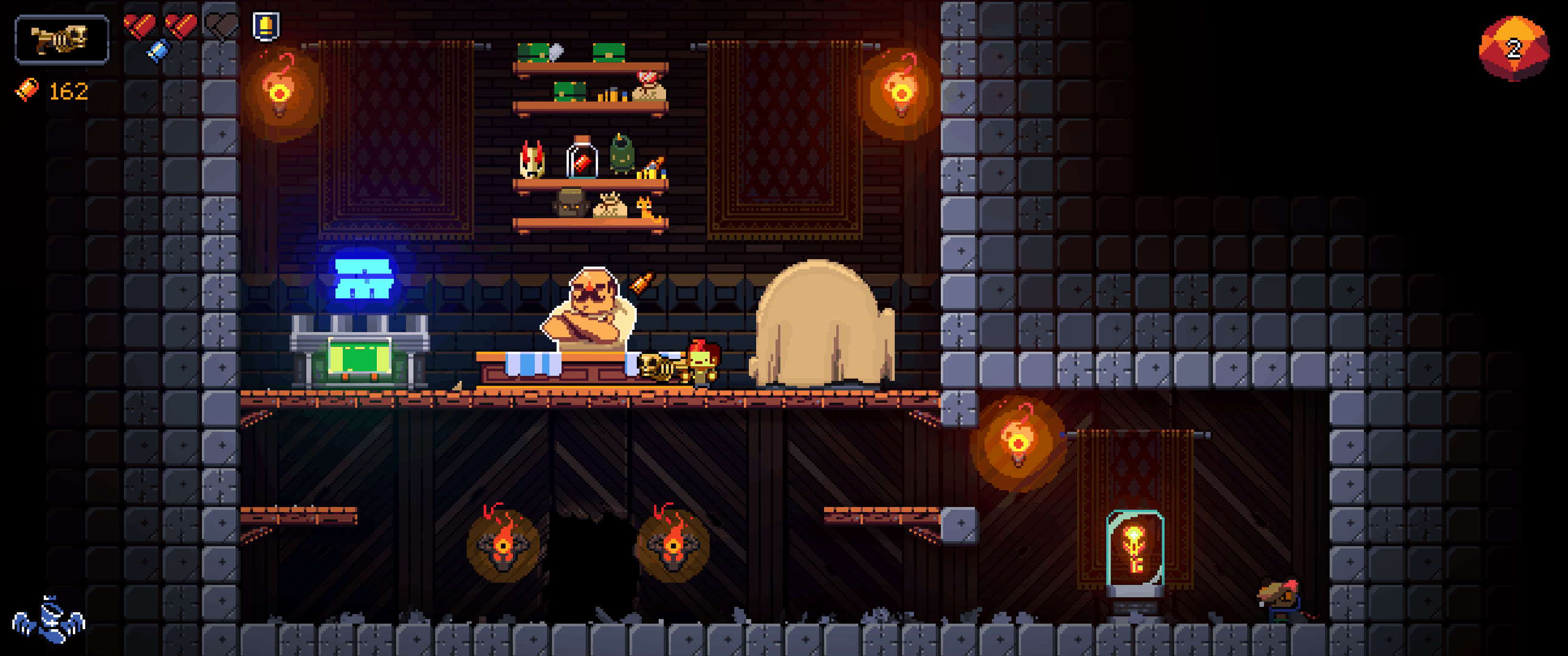Click the orange combo gem showing 2

coord(1513,49)
